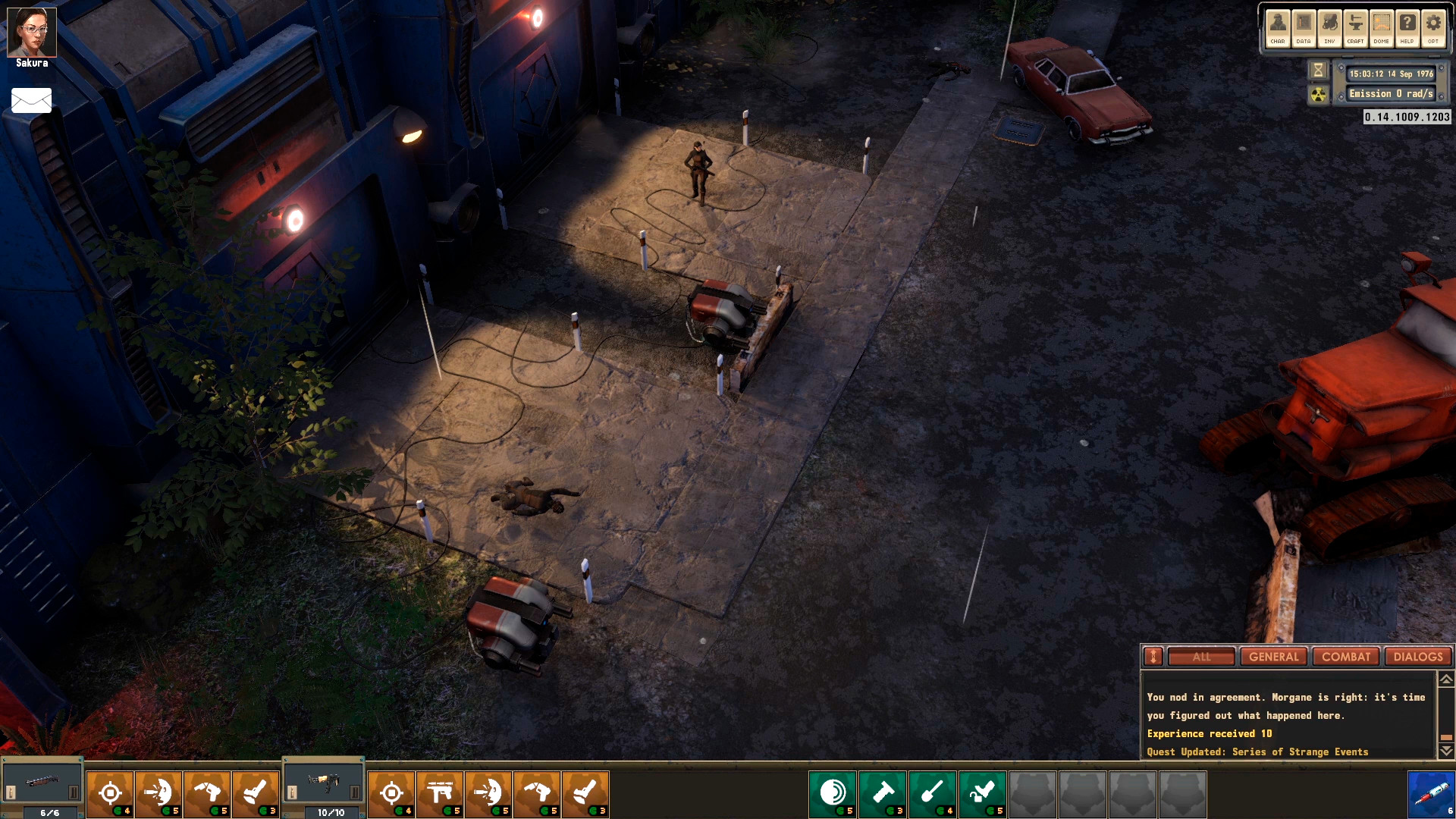Activate the green lockpick skill
Image resolution: width=1456 pixels, height=819 pixels.
[983, 793]
